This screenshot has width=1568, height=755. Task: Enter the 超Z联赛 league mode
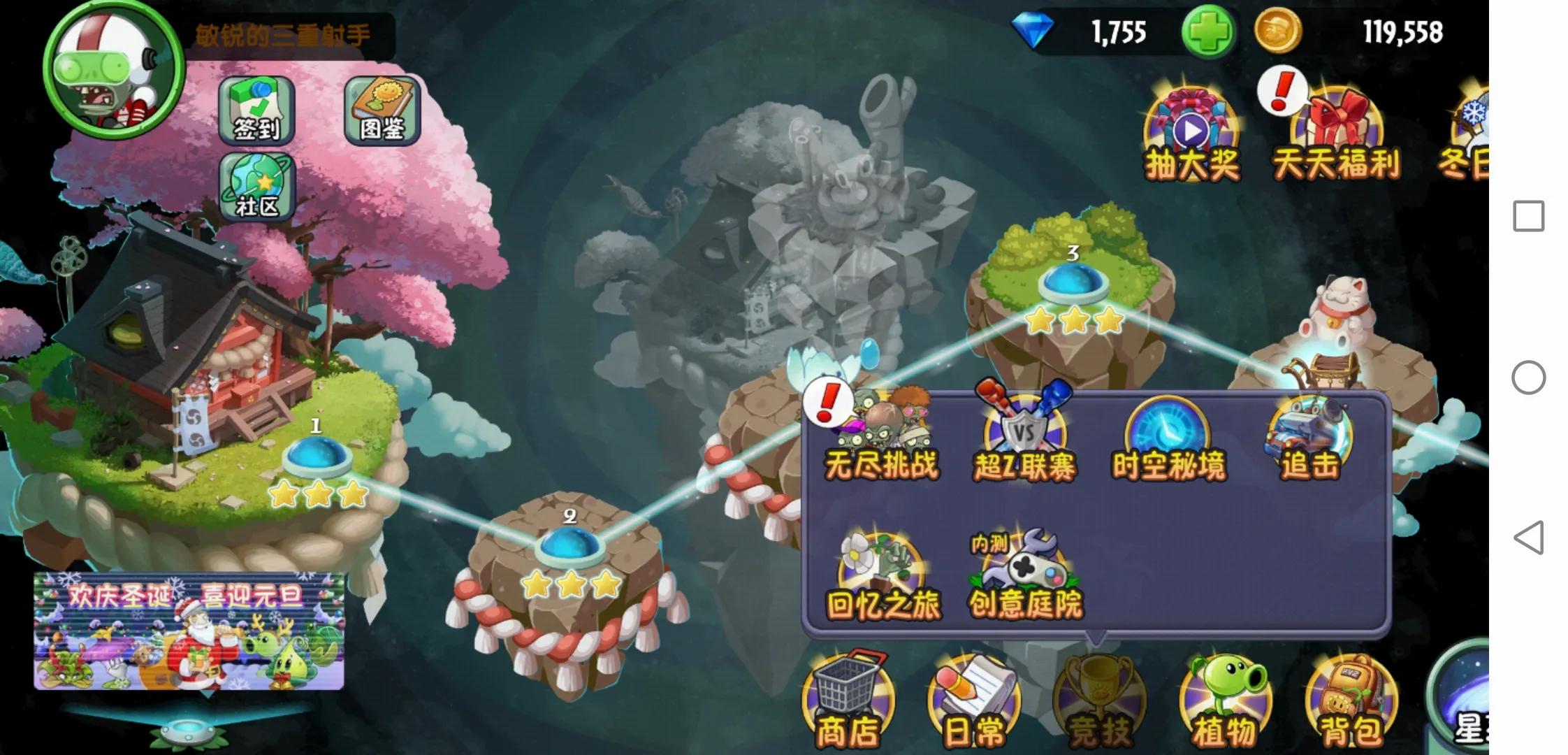pyautogui.click(x=1025, y=433)
